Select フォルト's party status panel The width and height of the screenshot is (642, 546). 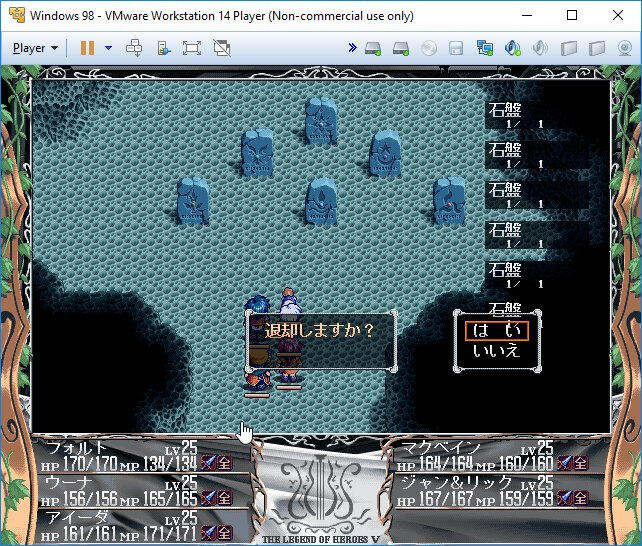point(135,455)
